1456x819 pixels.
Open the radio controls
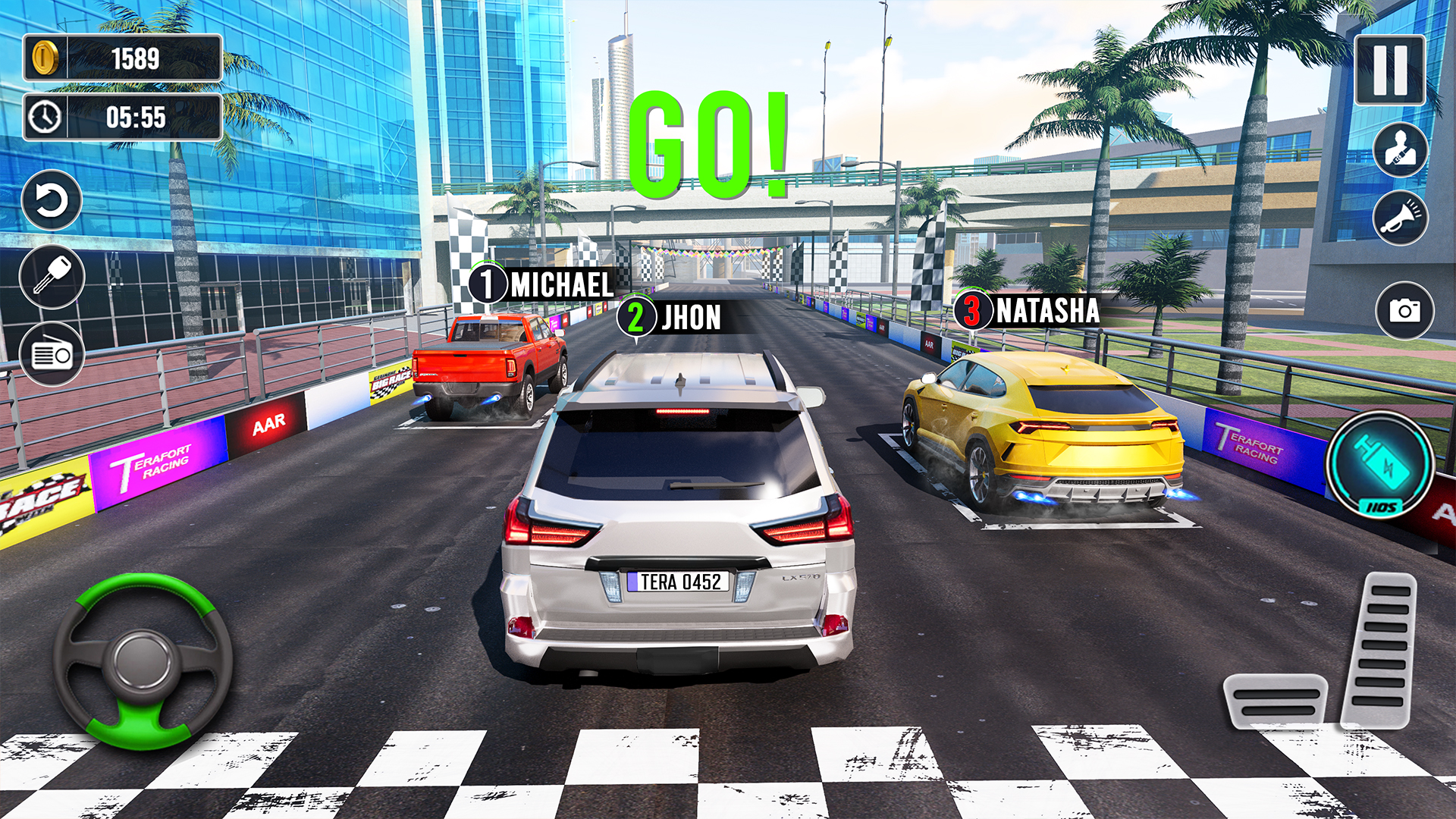(51, 351)
